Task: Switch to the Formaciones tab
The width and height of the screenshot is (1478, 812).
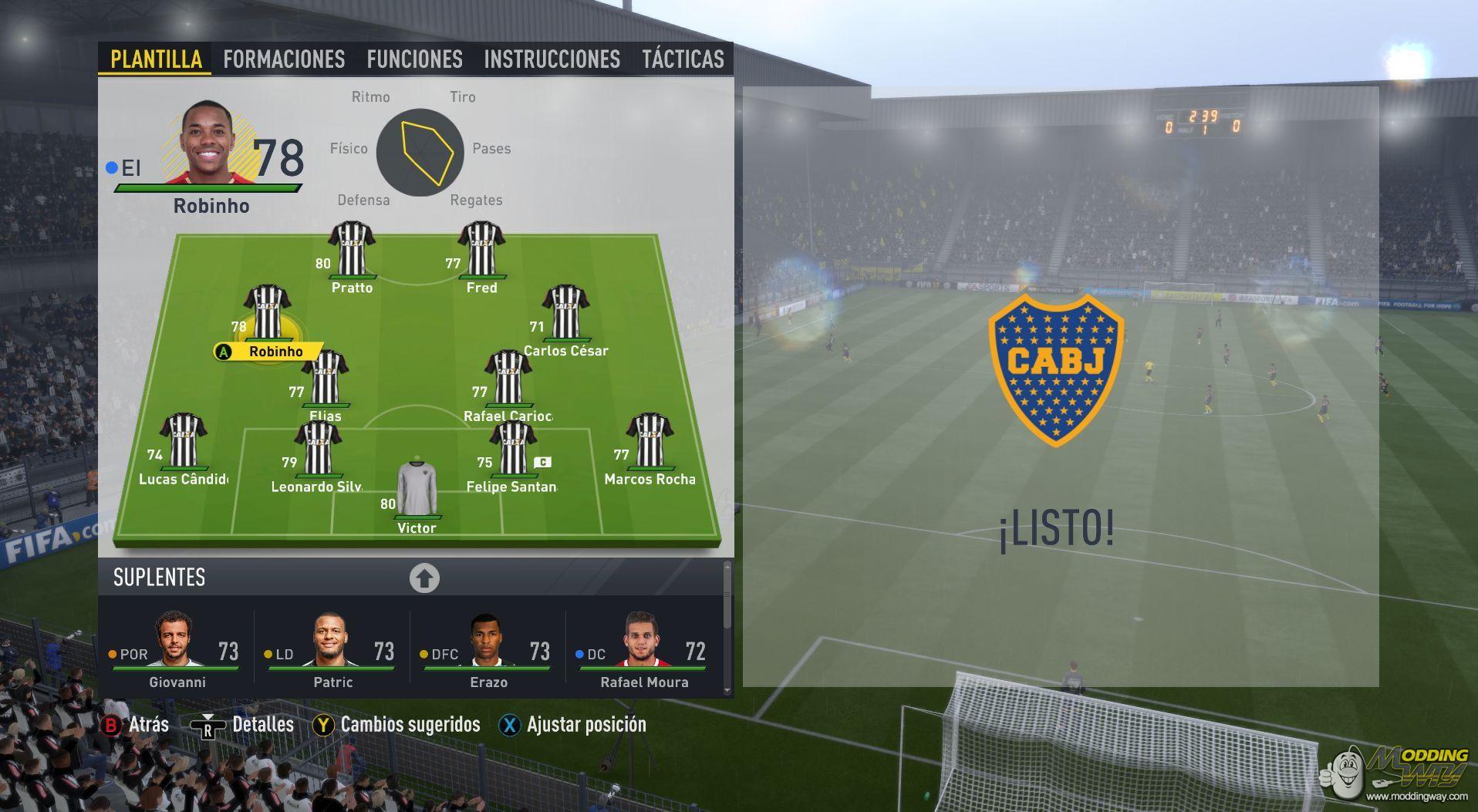Action: point(284,59)
